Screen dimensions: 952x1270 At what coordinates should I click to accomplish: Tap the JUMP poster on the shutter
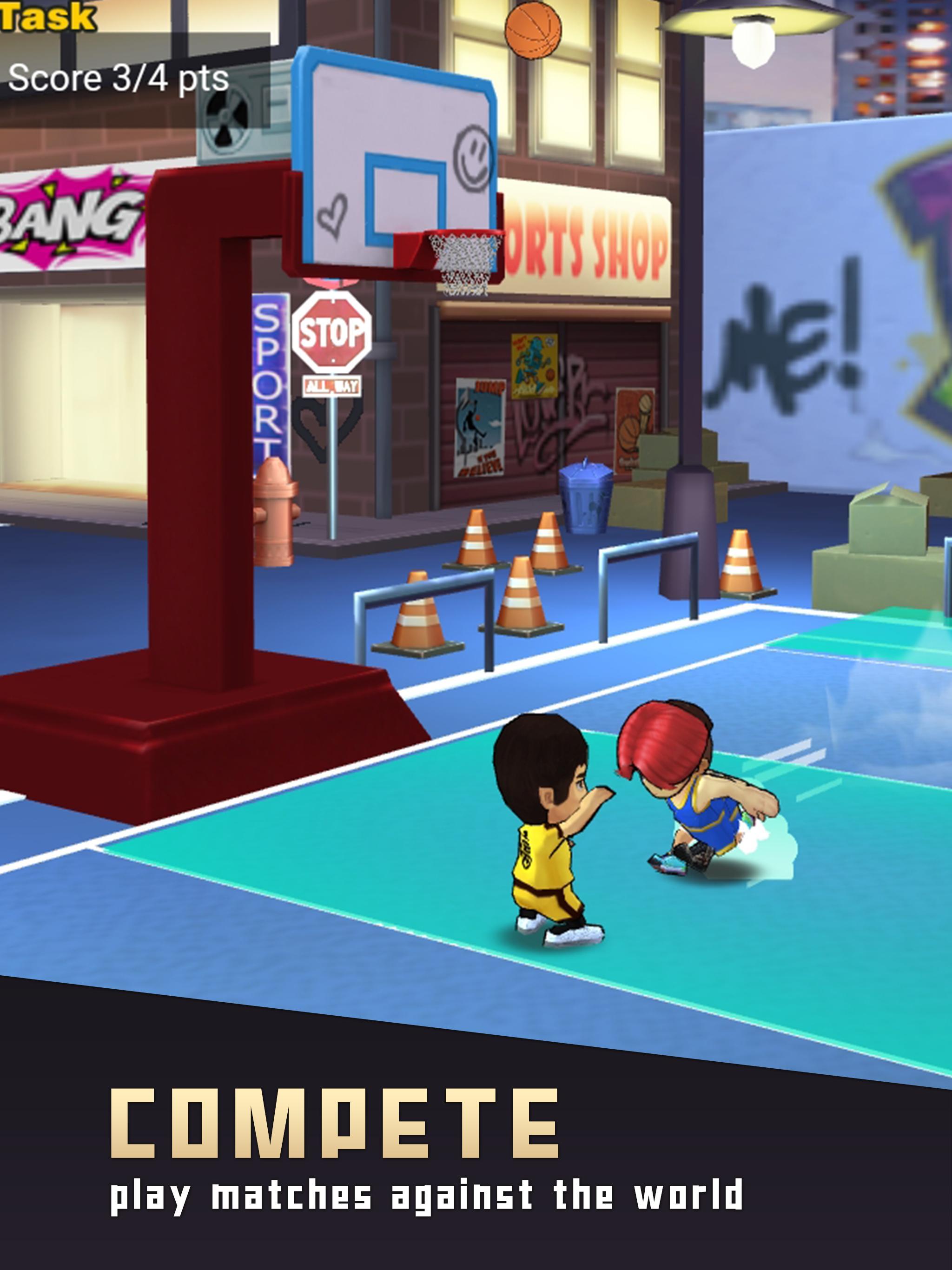coord(481,419)
